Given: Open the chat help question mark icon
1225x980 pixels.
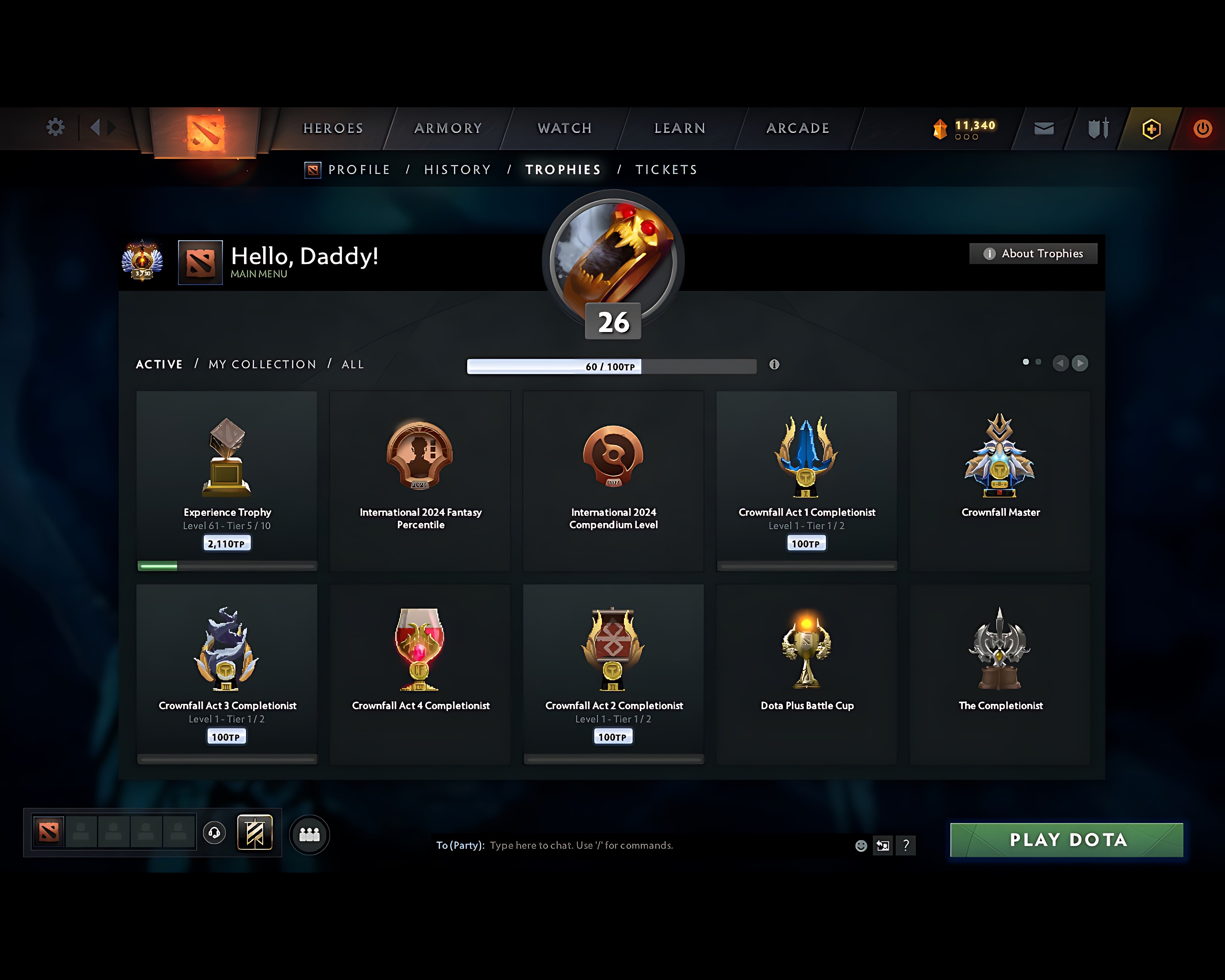Looking at the screenshot, I should [x=906, y=845].
